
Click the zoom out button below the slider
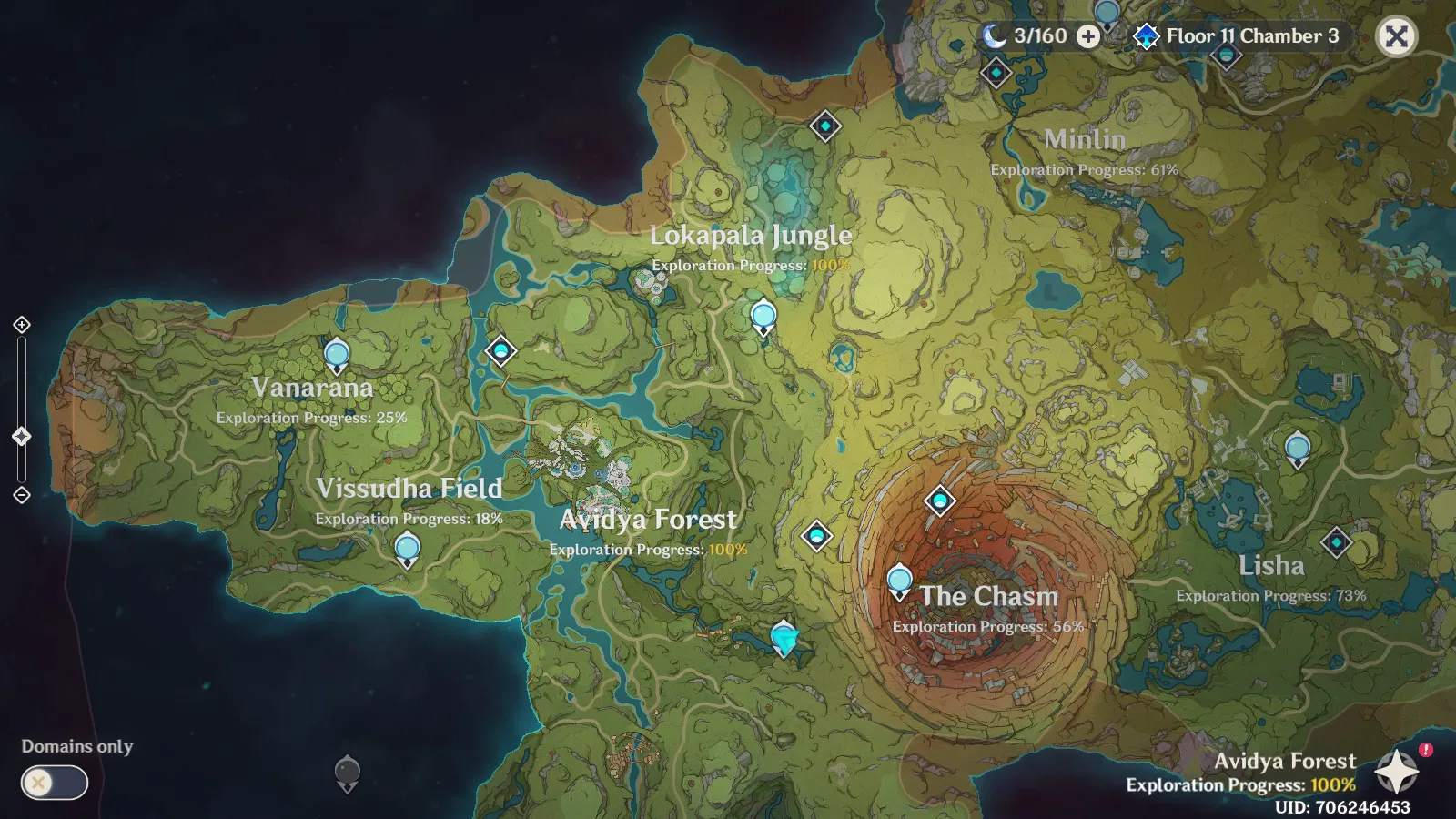21,494
